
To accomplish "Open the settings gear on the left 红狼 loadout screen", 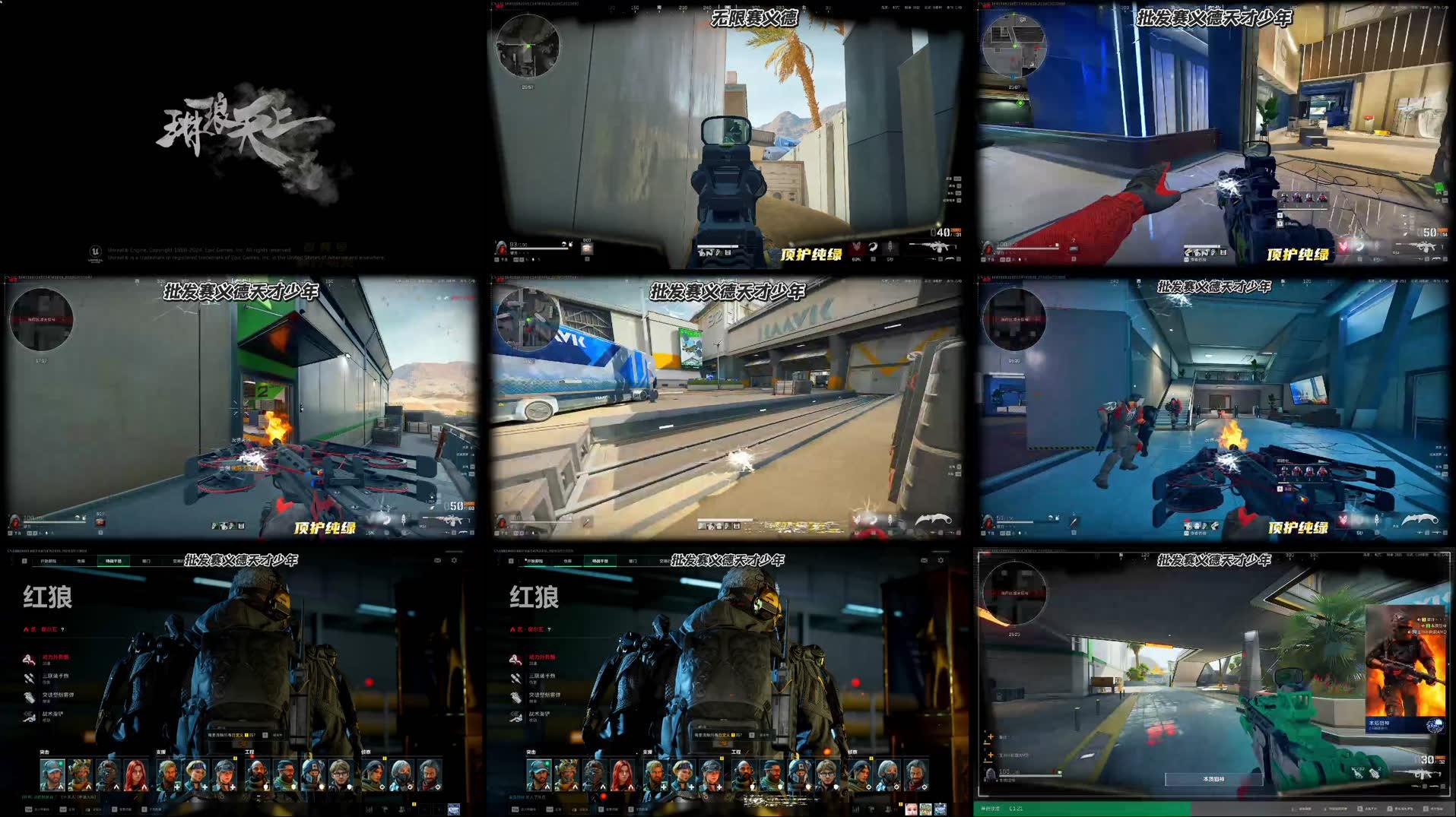I will tap(454, 560).
